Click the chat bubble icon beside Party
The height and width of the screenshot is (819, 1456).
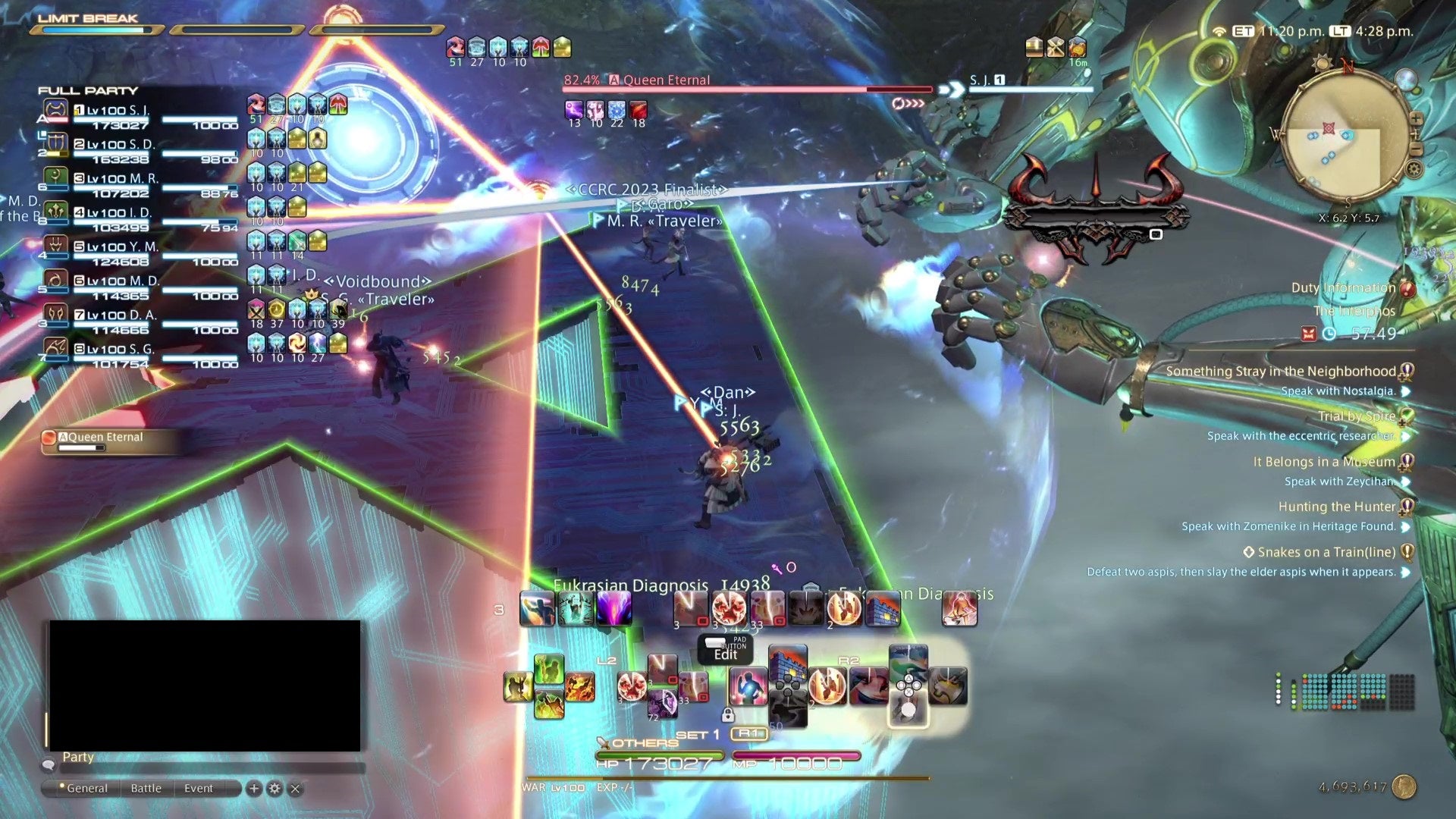click(49, 764)
